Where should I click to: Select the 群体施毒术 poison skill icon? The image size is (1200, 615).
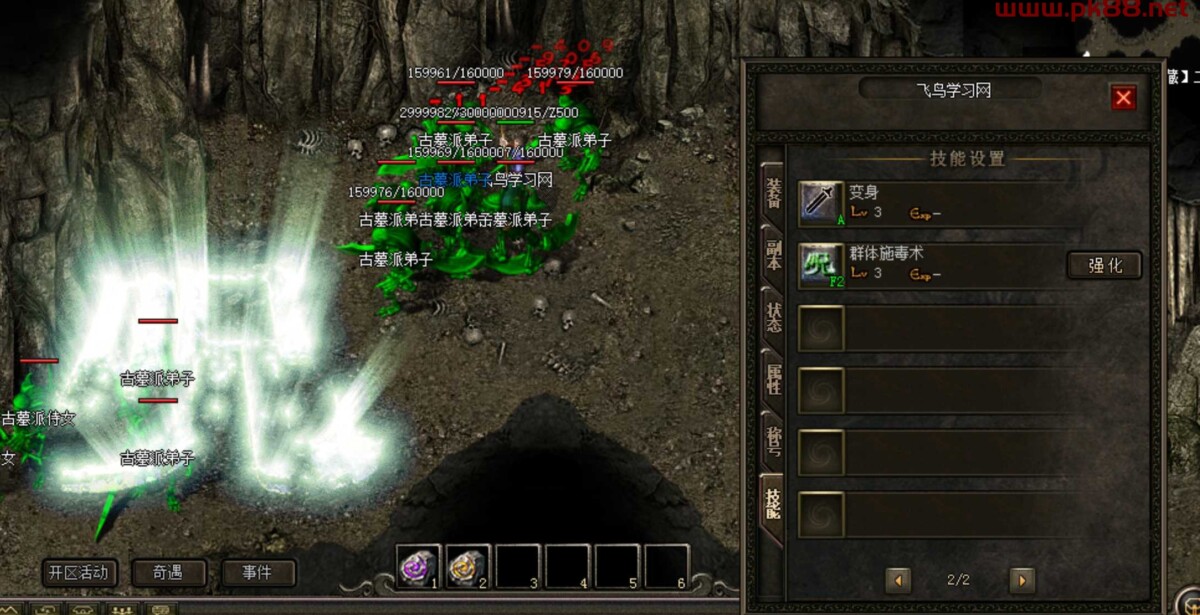coord(822,265)
